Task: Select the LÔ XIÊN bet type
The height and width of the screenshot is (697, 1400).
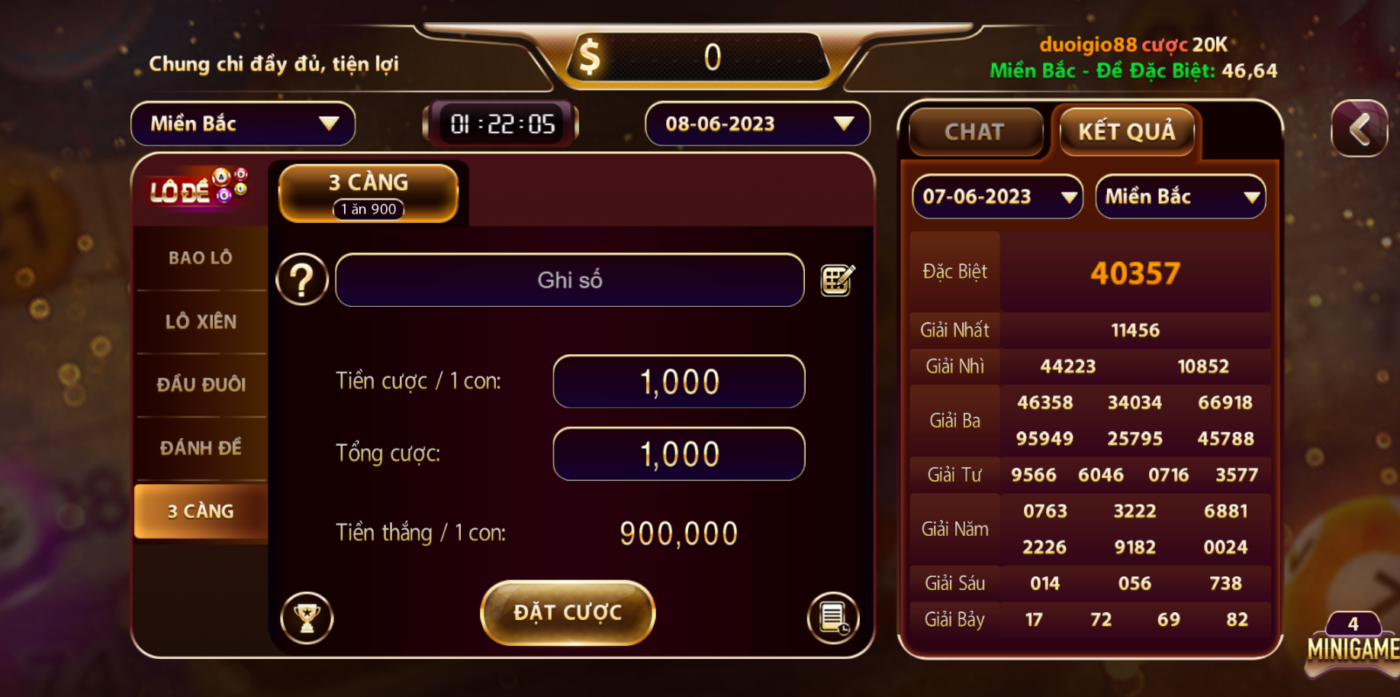Action: pos(200,322)
